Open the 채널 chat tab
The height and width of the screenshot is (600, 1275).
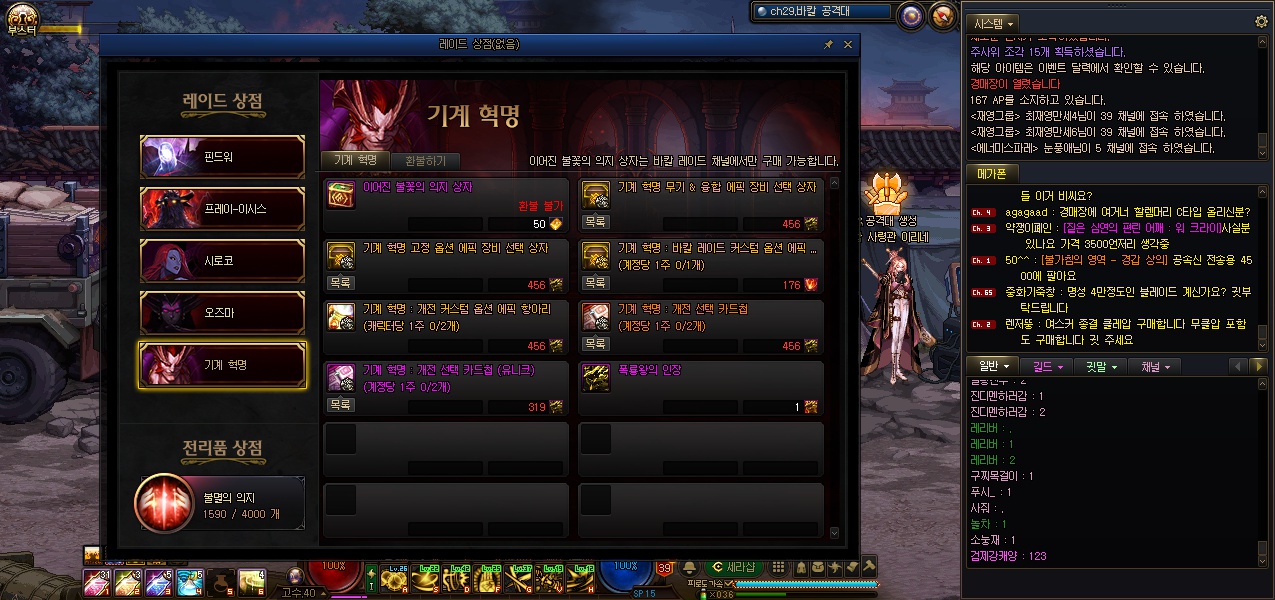click(x=1154, y=366)
